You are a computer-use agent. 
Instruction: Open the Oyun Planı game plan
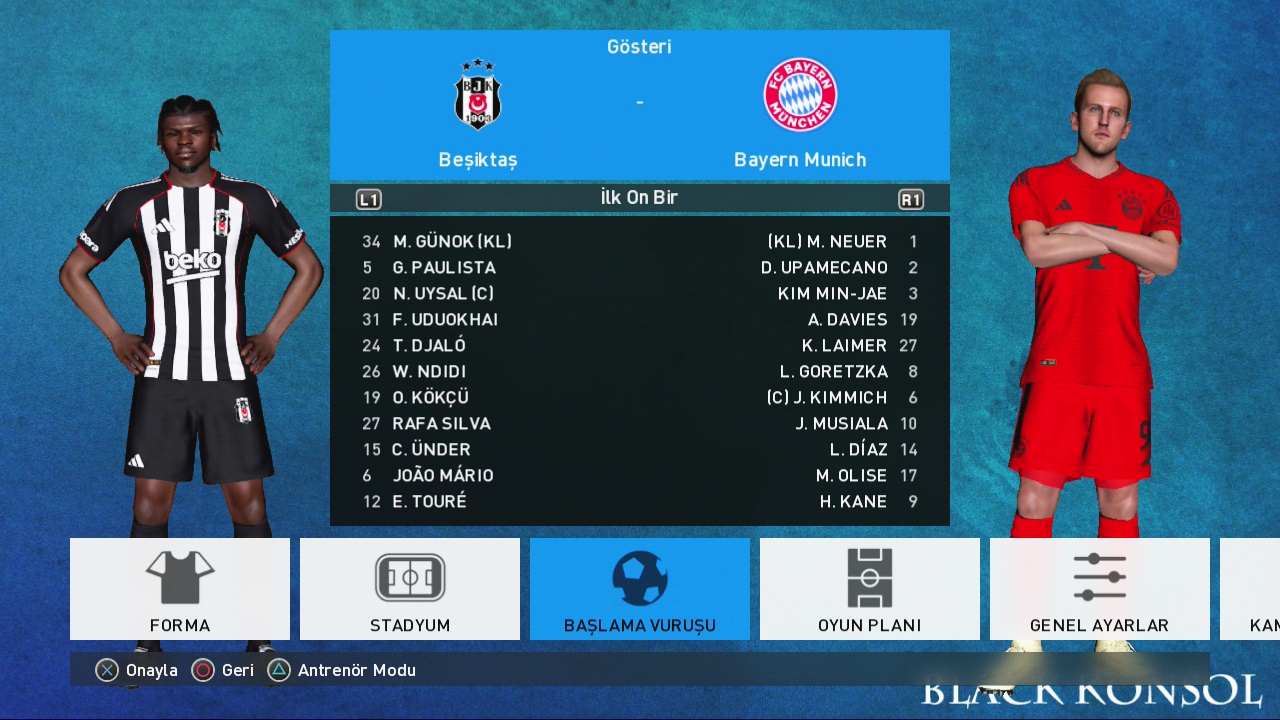point(870,589)
